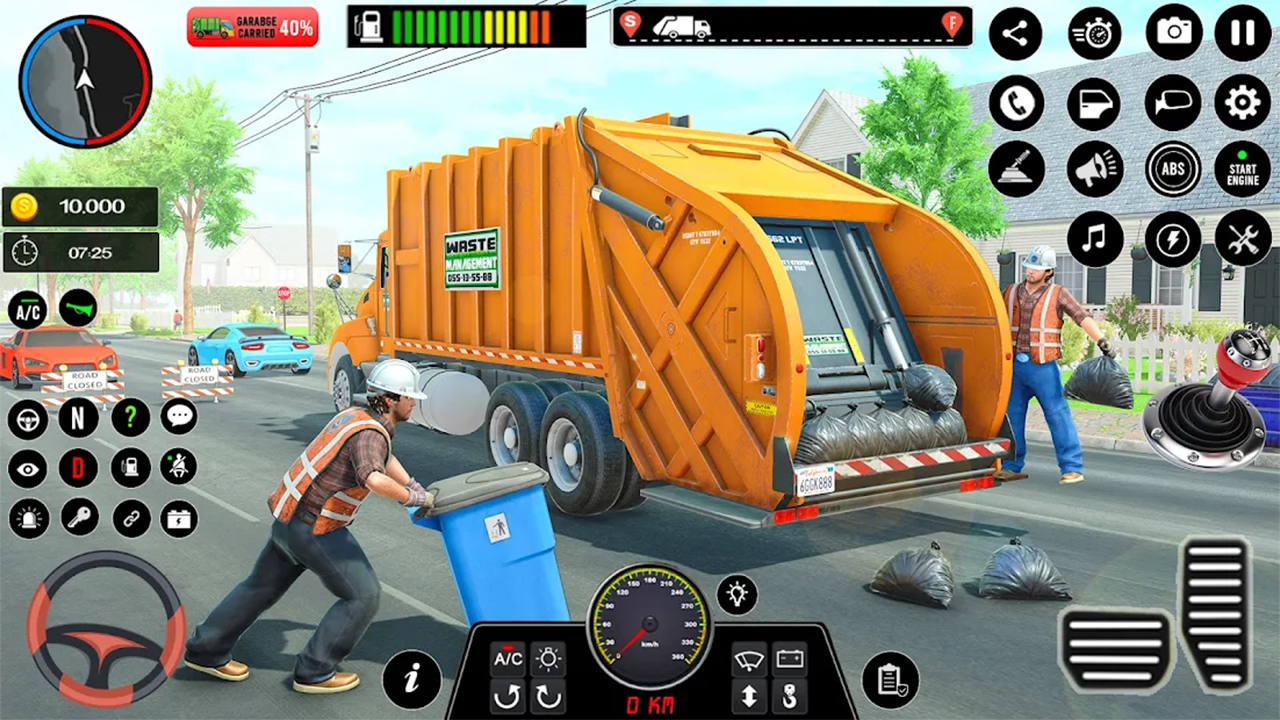Open the wrench repair tool
The height and width of the screenshot is (720, 1280).
[x=1243, y=238]
